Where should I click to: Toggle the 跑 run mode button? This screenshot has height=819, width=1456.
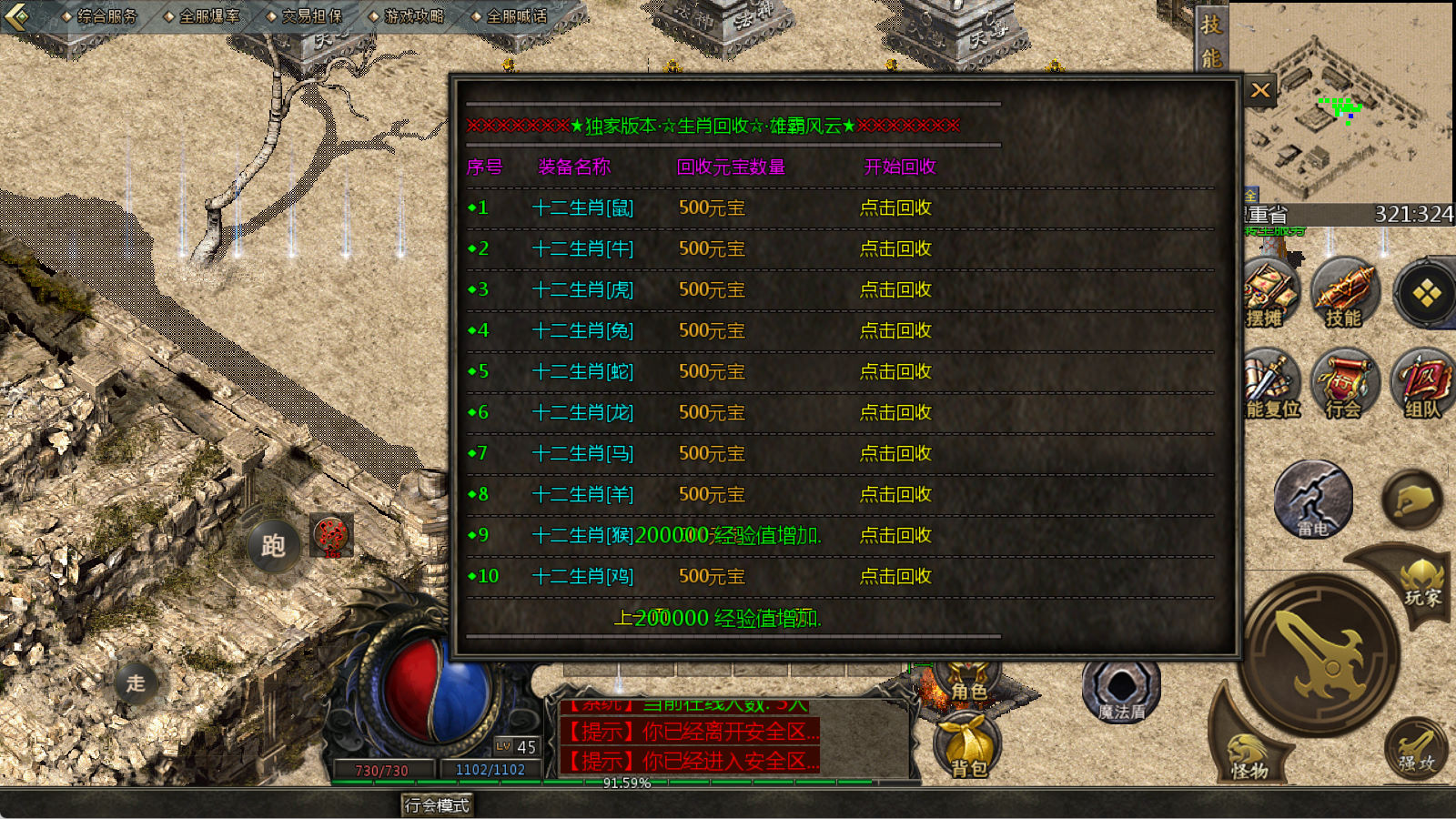click(x=273, y=545)
